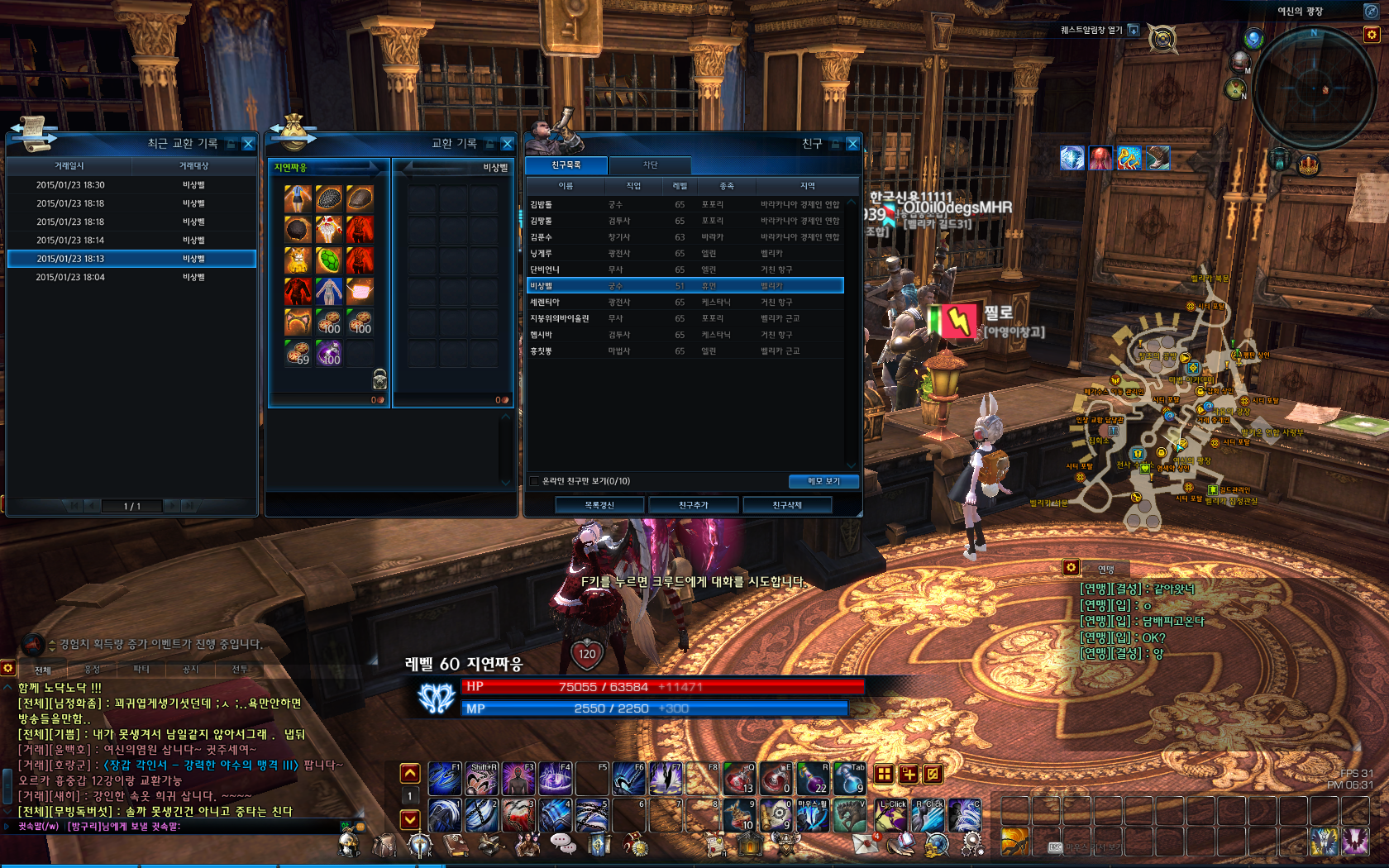The height and width of the screenshot is (868, 1389).
Task: Open the 친구목록 tab
Action: tap(566, 165)
